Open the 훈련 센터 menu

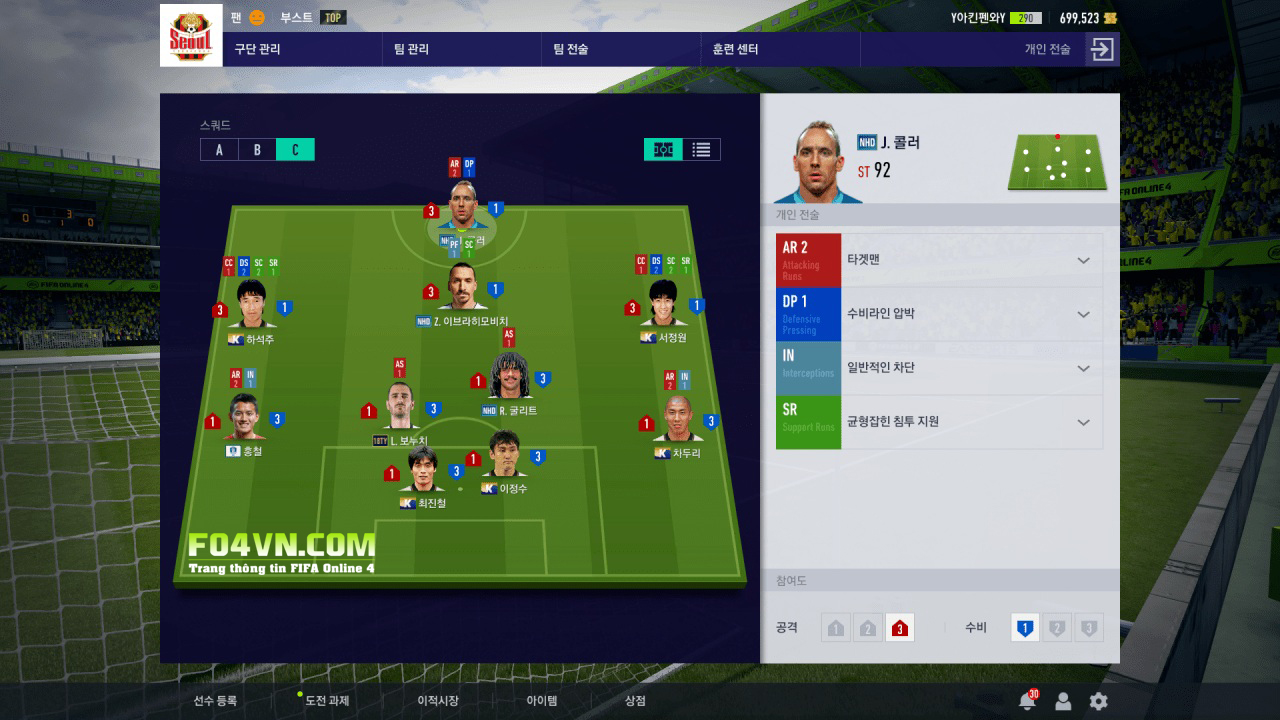tap(735, 49)
